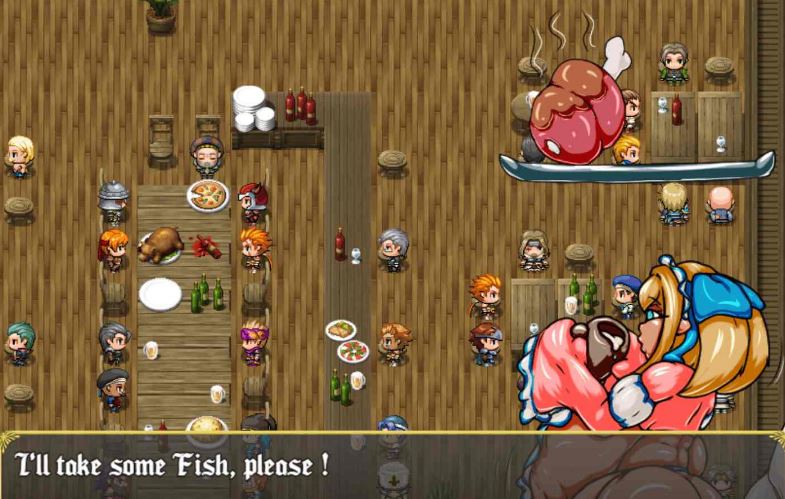The height and width of the screenshot is (499, 785).
Task: Advance the "I'll take some Fish" dialogue box
Action: (392, 465)
